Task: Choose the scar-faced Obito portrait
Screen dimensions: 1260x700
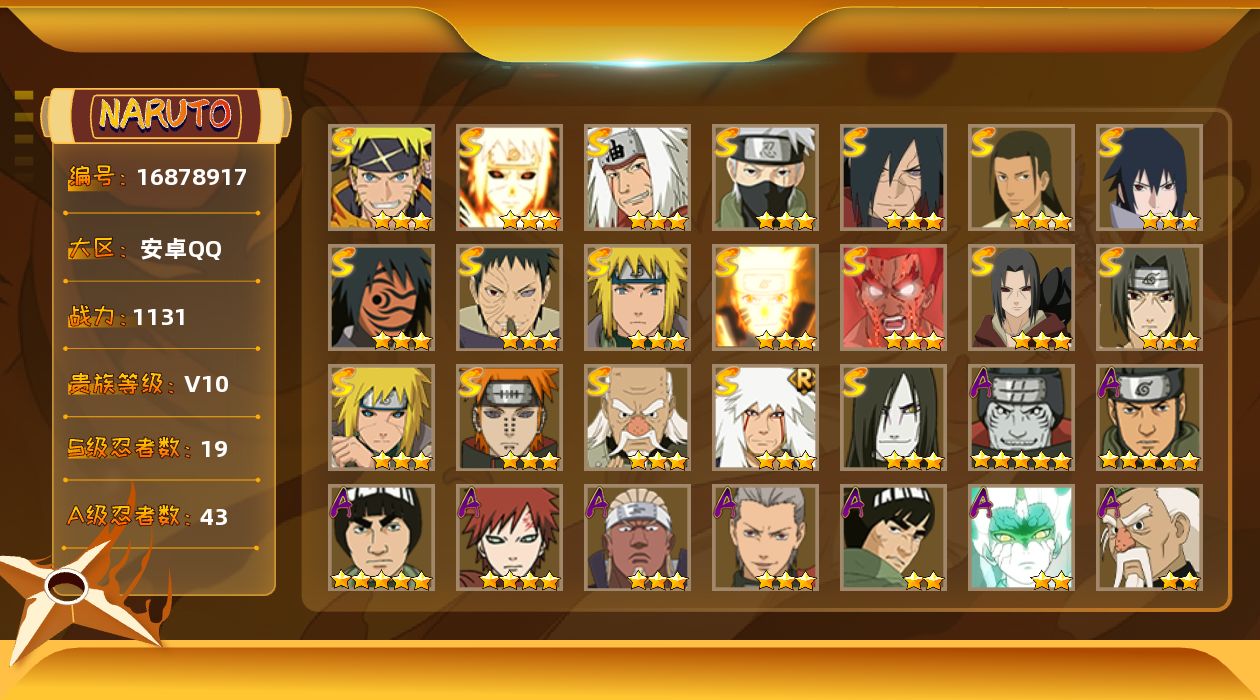Action: pyautogui.click(x=509, y=297)
